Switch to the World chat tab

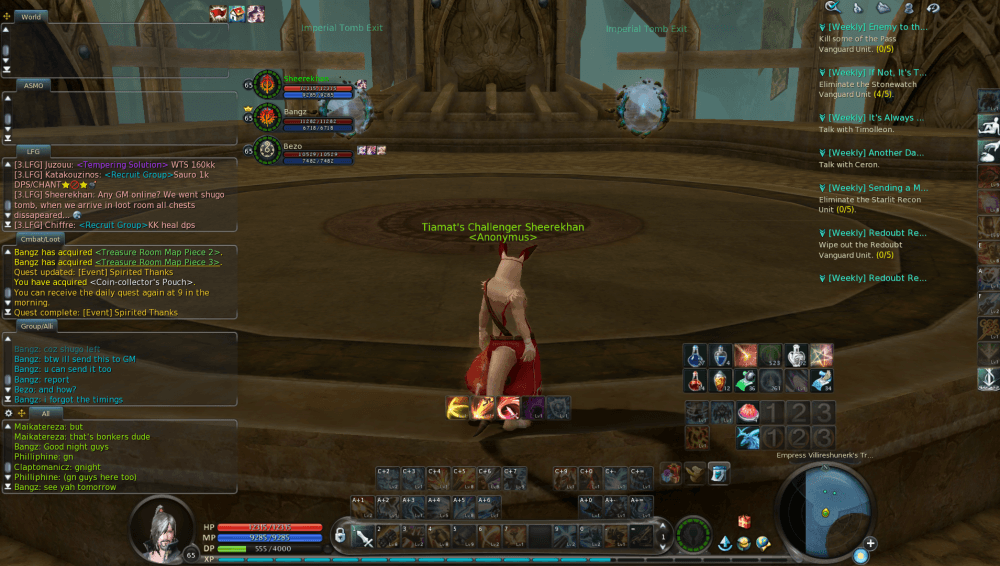coord(31,17)
